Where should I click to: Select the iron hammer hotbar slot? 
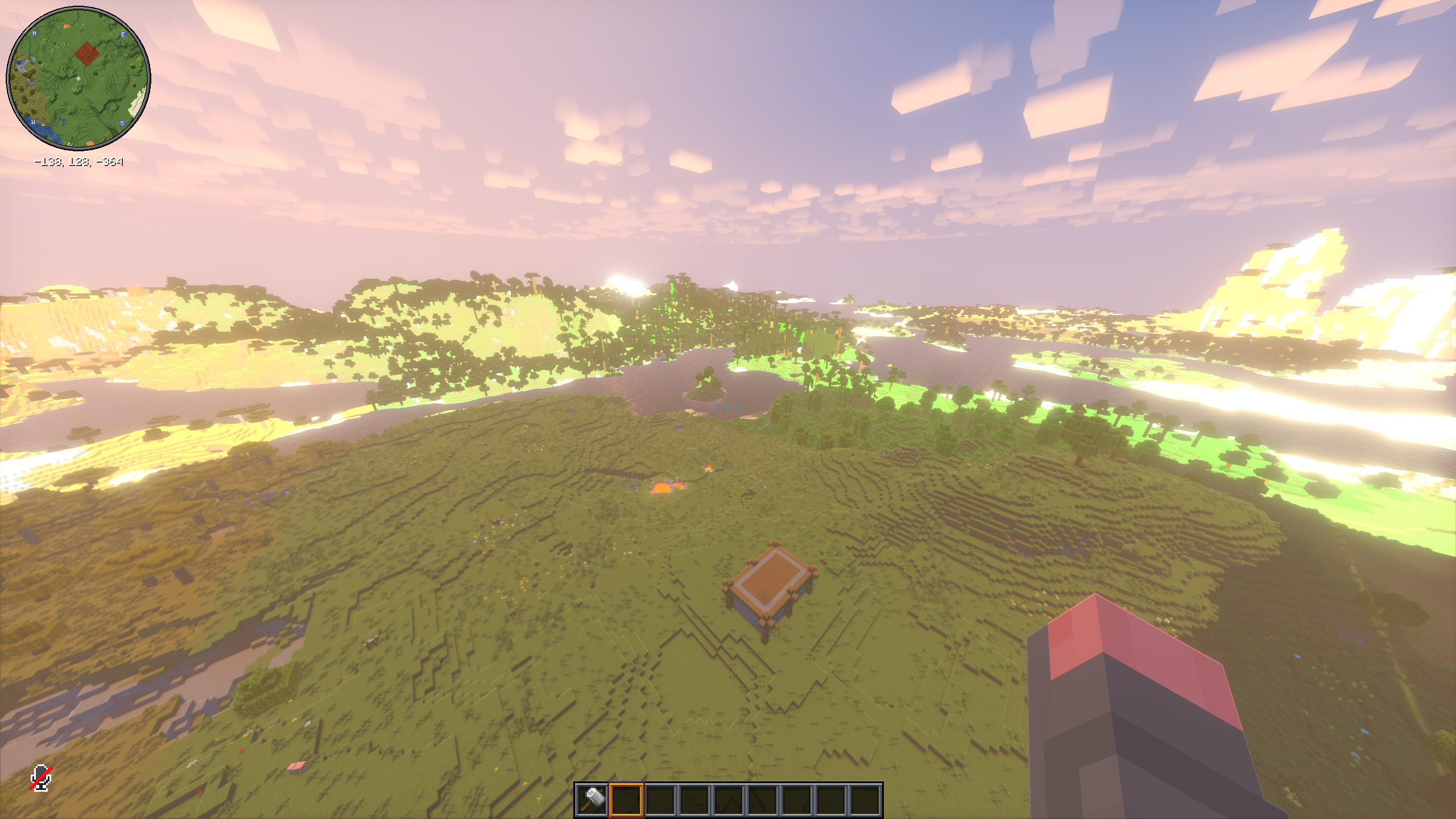591,800
